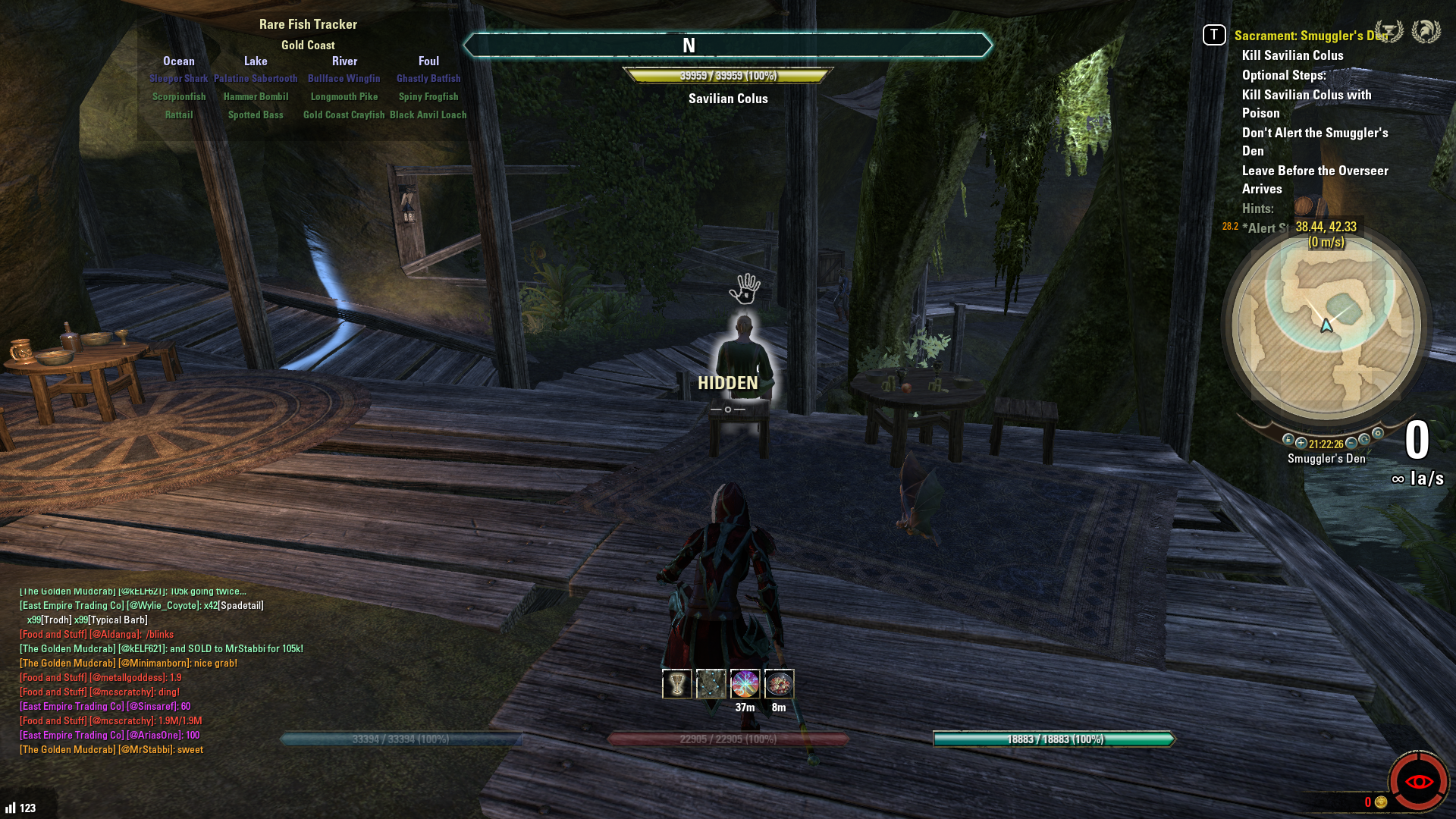The width and height of the screenshot is (1456, 819).
Task: Click the anvil laurel icon by the quest tracker
Action: 1389,32
